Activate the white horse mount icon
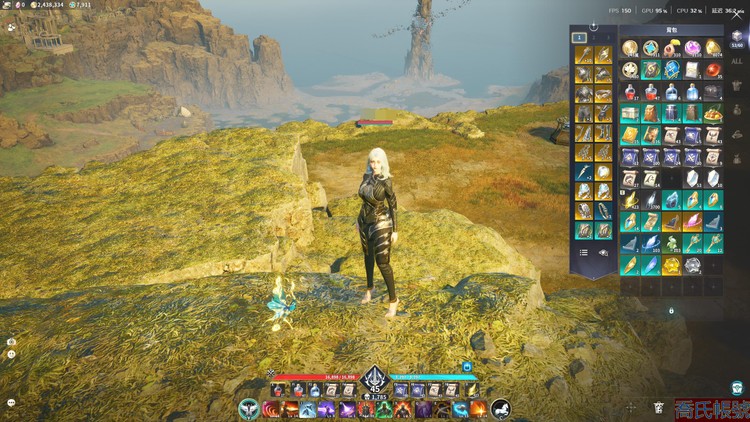Screen dimensions: 750x422 tap(501, 408)
